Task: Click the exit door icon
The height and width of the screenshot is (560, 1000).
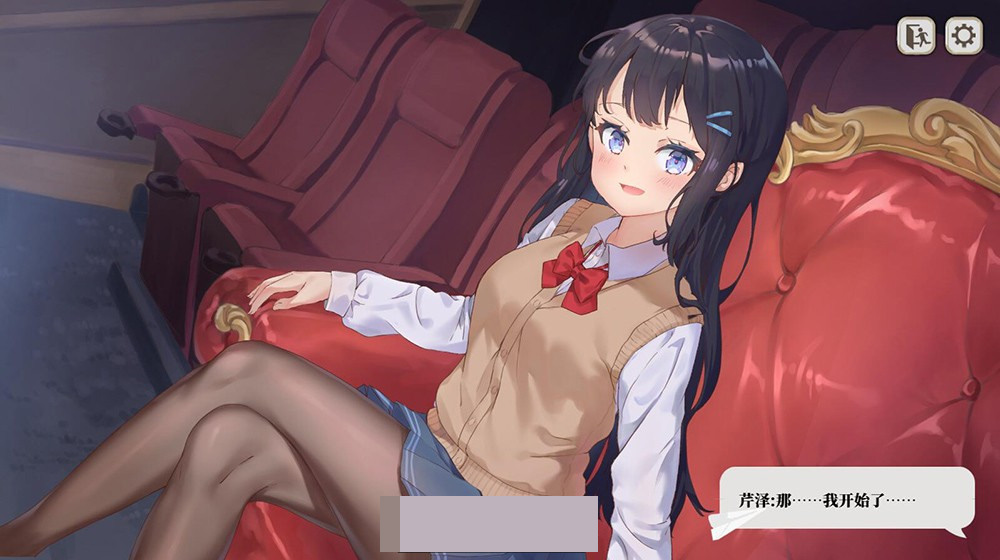Action: tap(916, 36)
